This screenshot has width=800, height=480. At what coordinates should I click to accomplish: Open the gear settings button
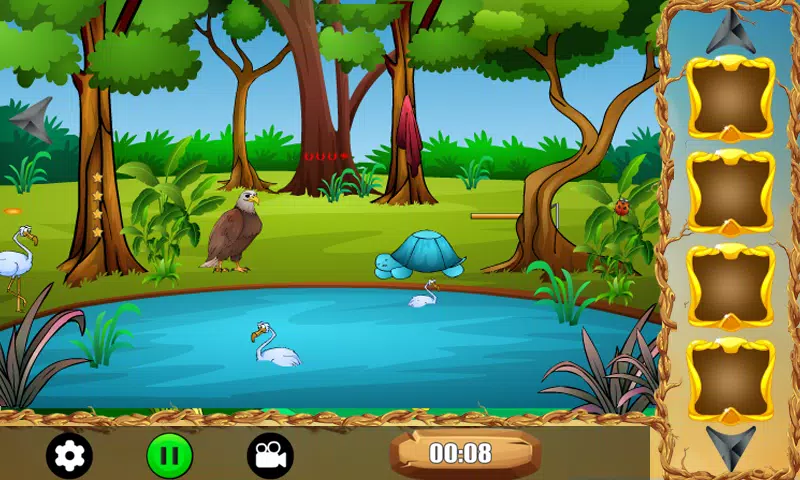69,456
